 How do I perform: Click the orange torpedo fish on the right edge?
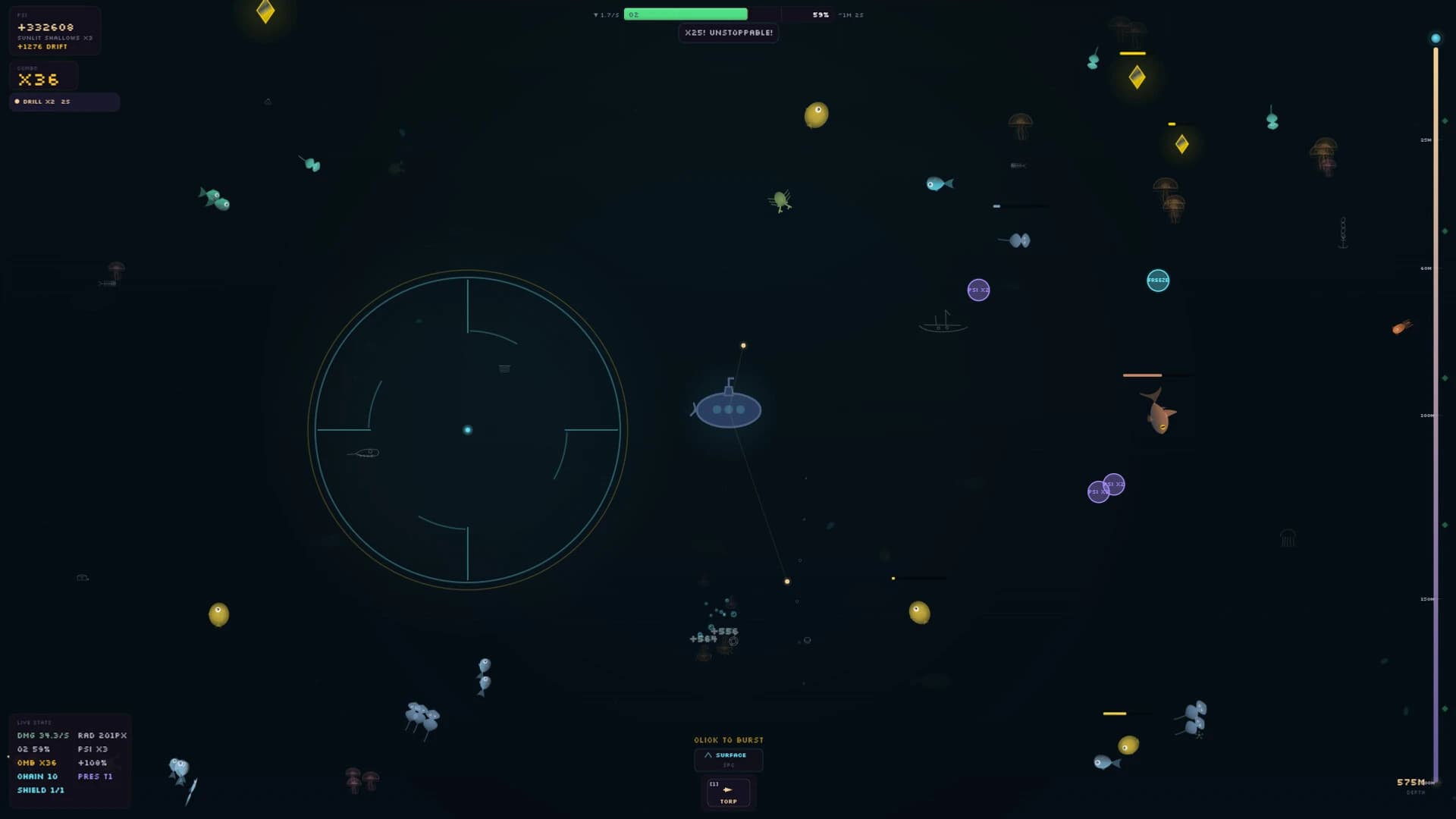(x=1401, y=328)
